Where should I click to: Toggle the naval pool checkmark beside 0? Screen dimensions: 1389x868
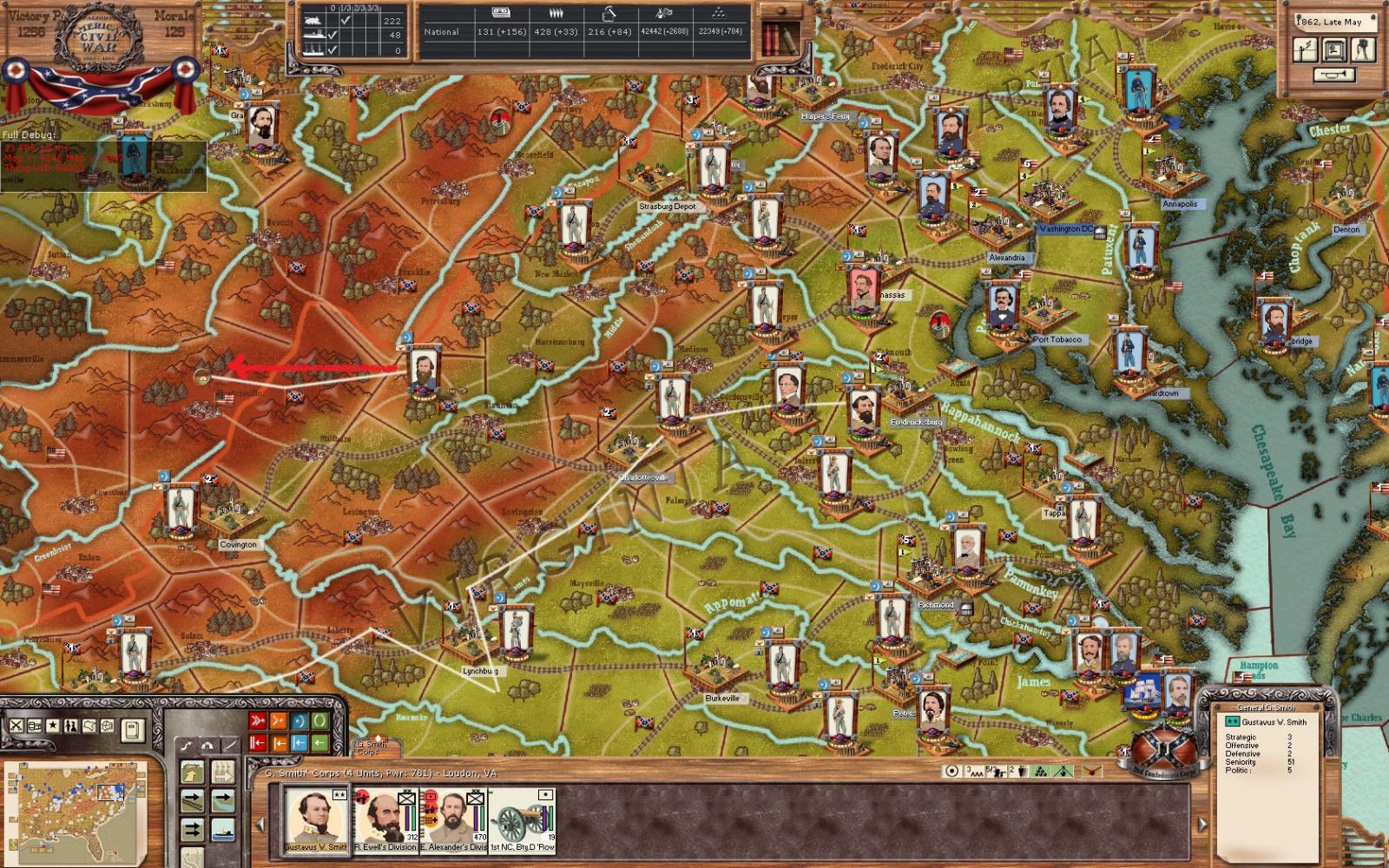click(331, 49)
